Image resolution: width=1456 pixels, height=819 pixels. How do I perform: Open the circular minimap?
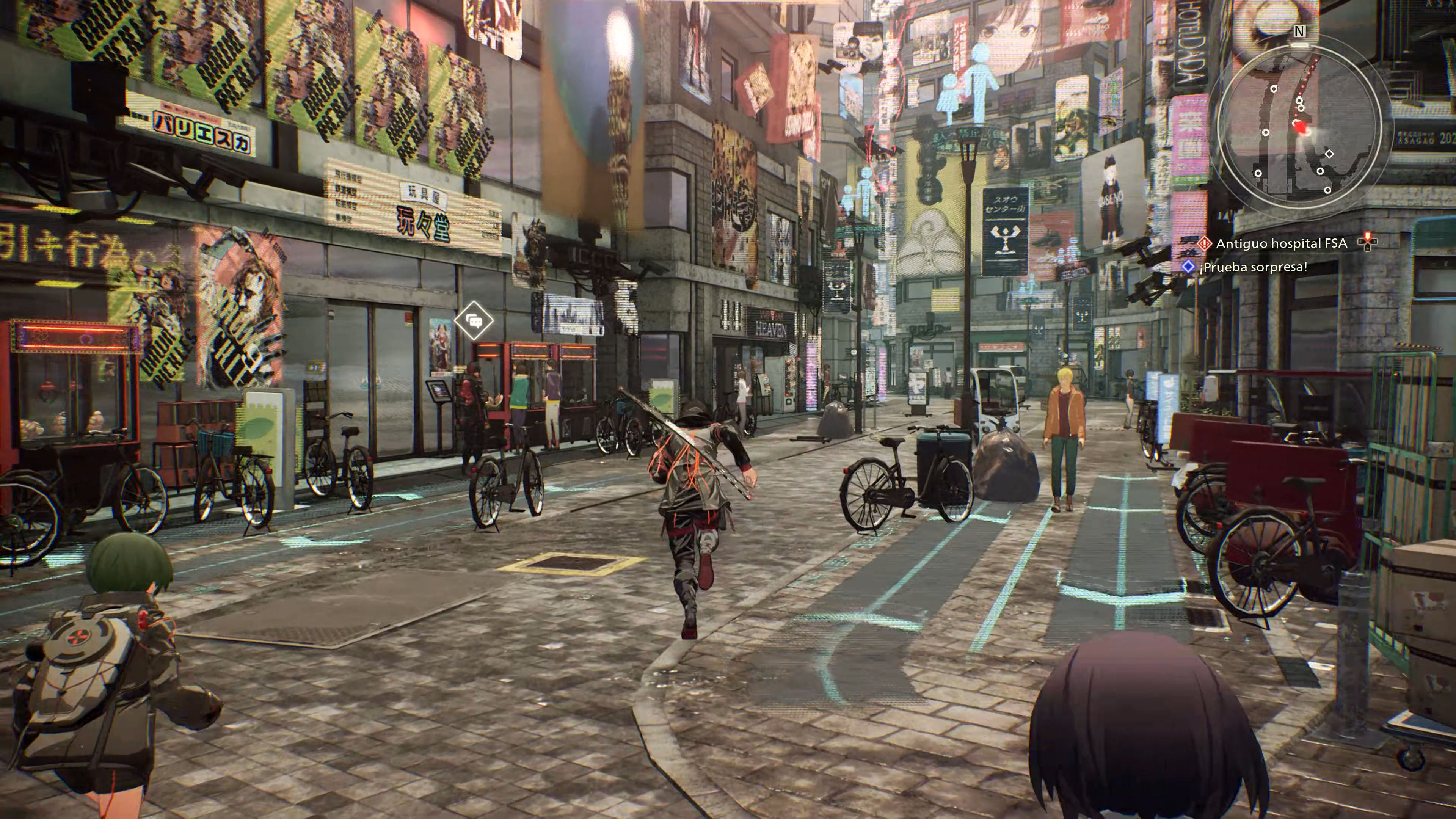(x=1299, y=126)
